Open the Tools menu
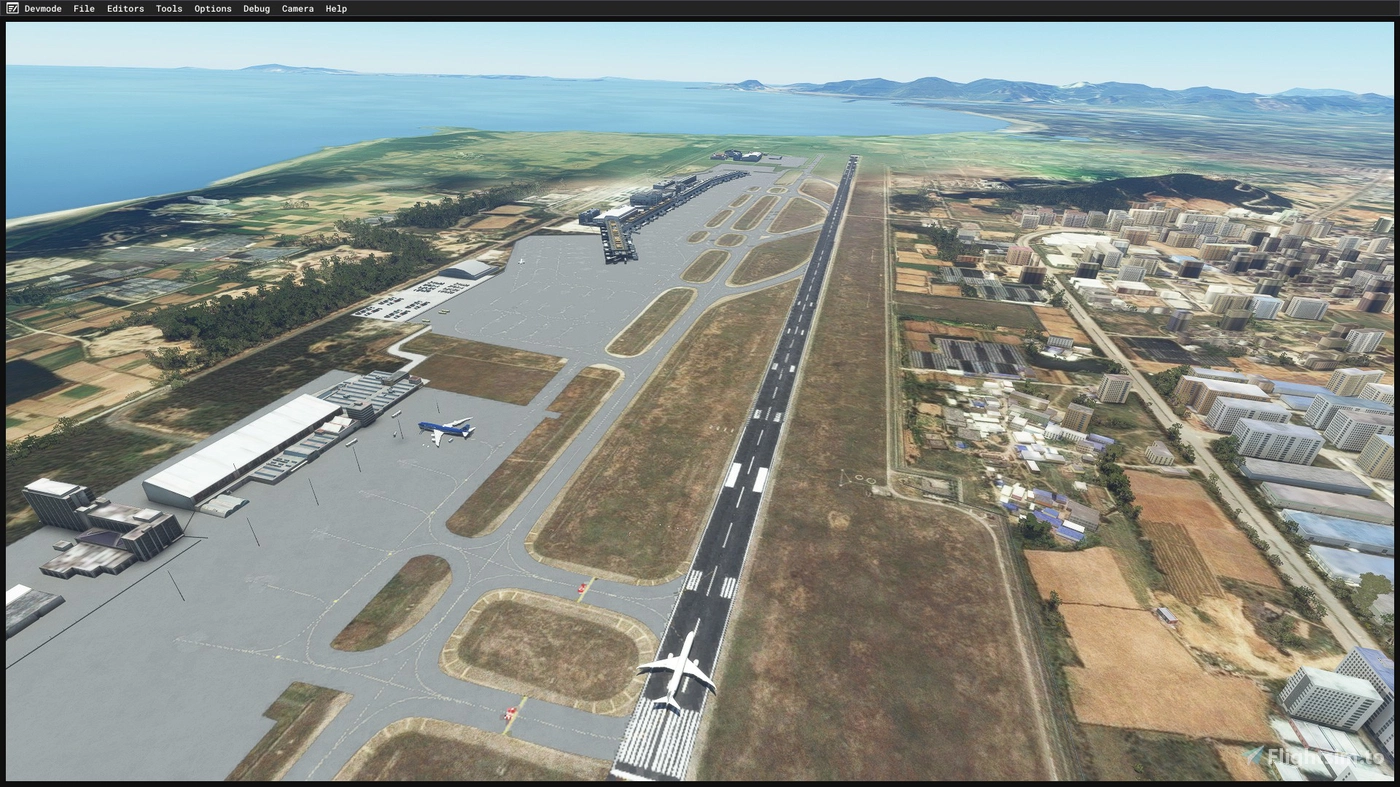The width and height of the screenshot is (1400, 787). click(x=168, y=8)
